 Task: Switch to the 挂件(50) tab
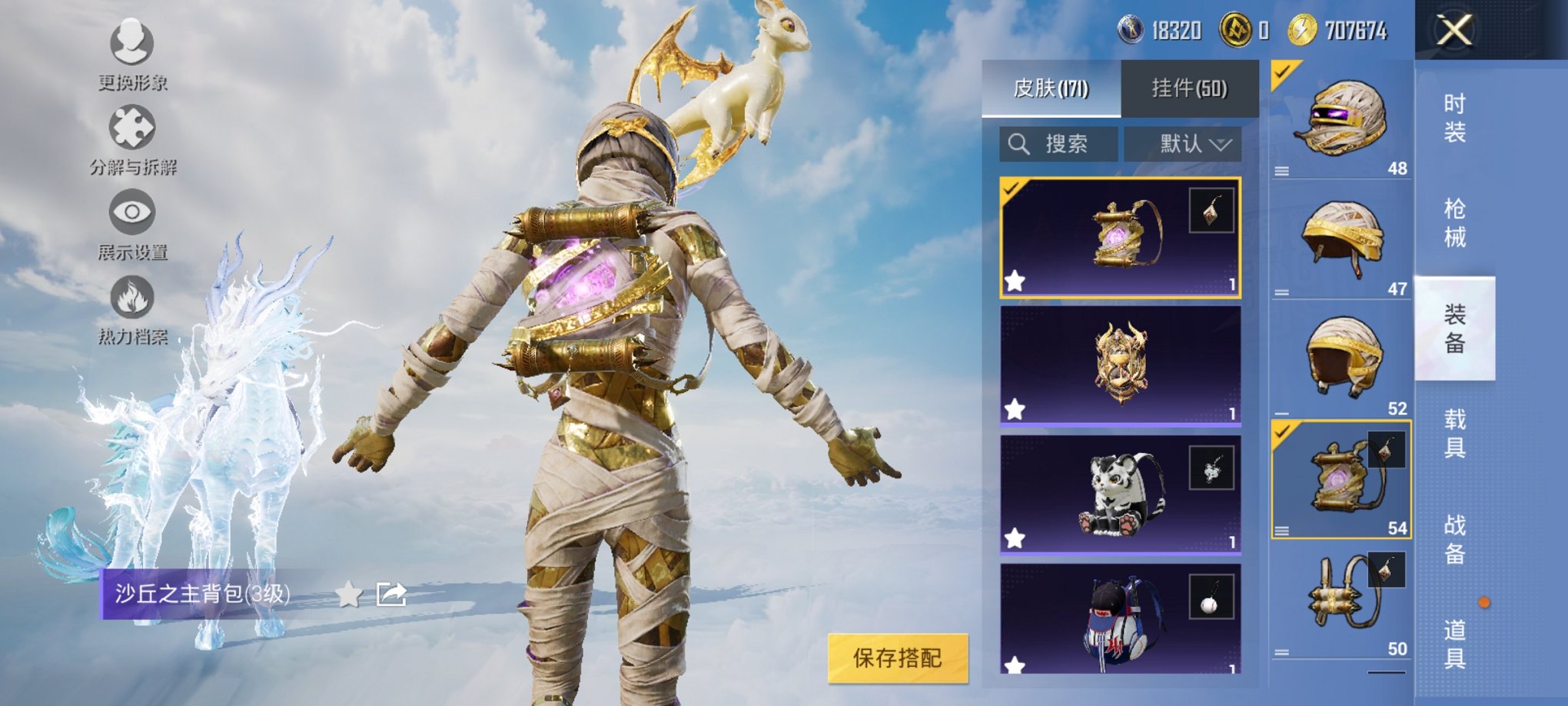point(1188,86)
